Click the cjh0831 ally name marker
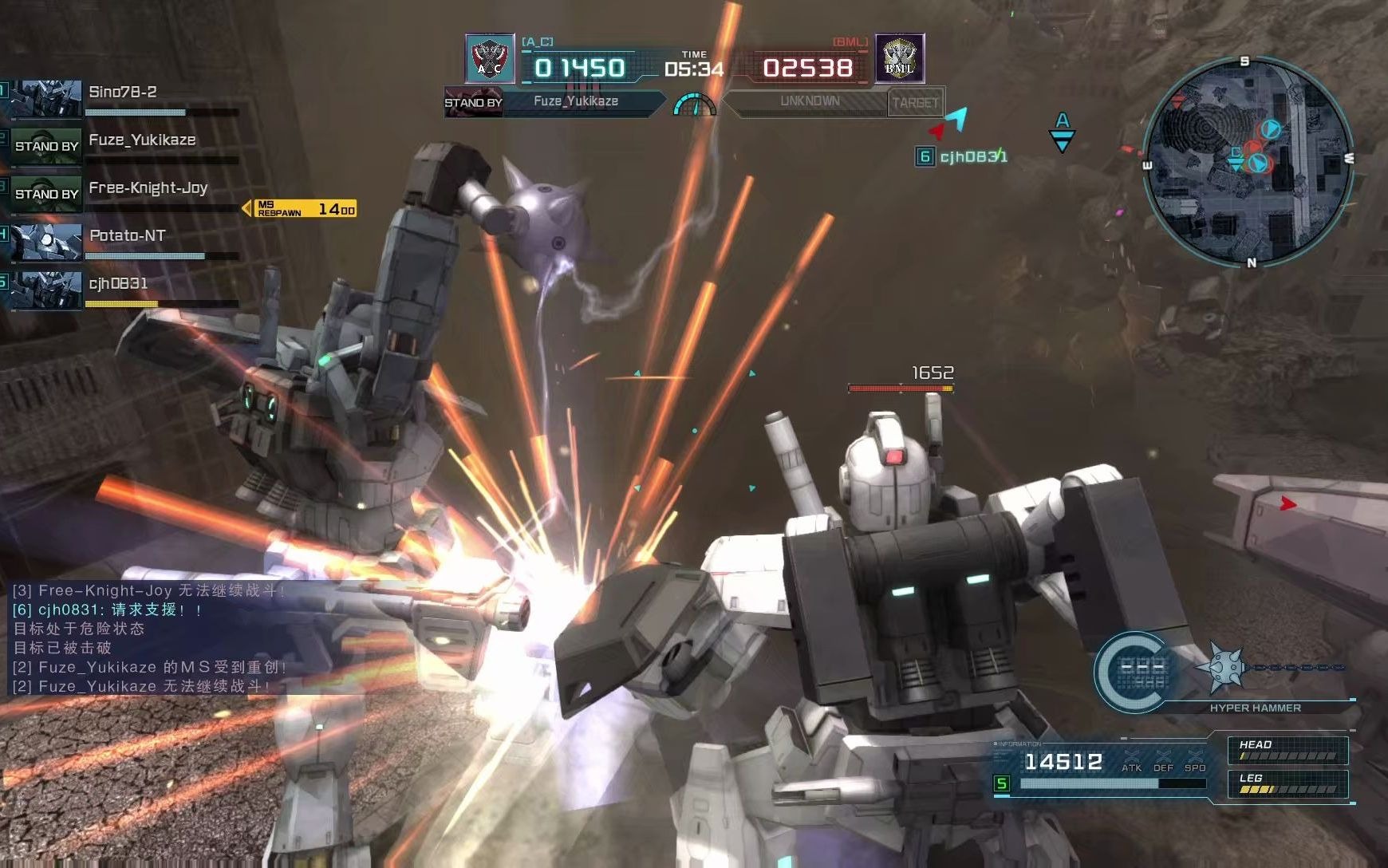The width and height of the screenshot is (1388, 868). point(962,156)
